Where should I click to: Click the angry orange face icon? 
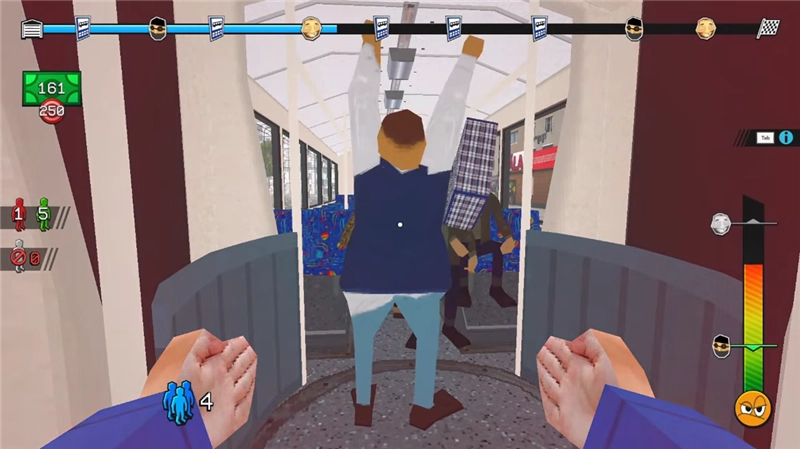pyautogui.click(x=751, y=407)
